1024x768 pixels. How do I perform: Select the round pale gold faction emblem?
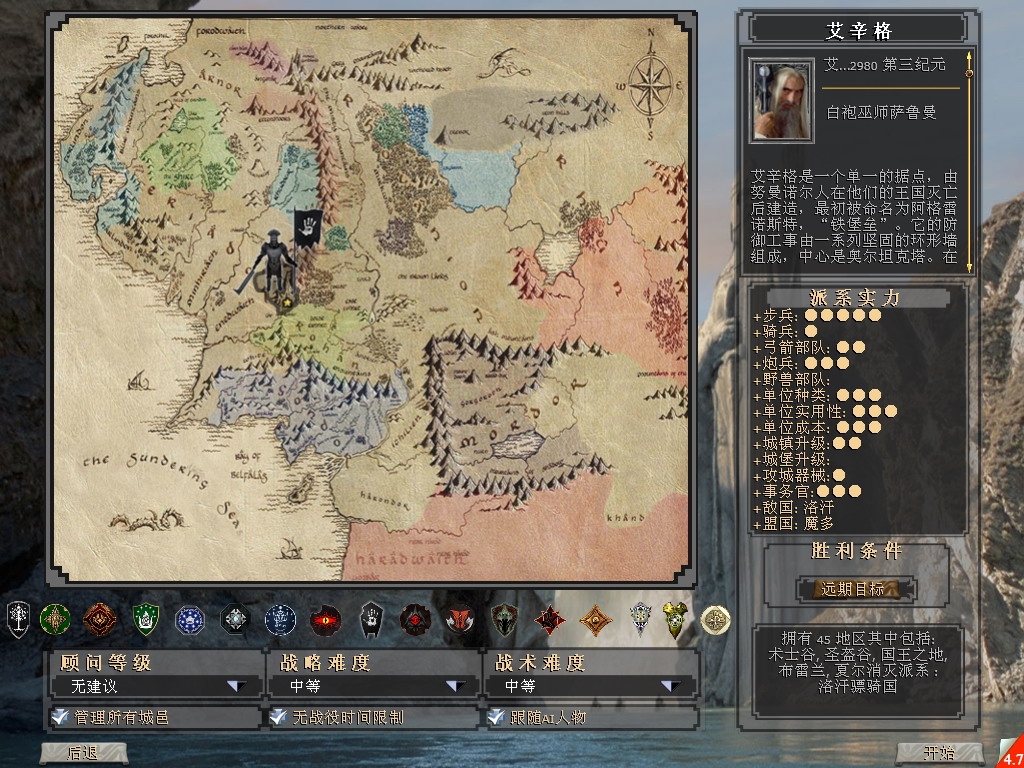715,620
